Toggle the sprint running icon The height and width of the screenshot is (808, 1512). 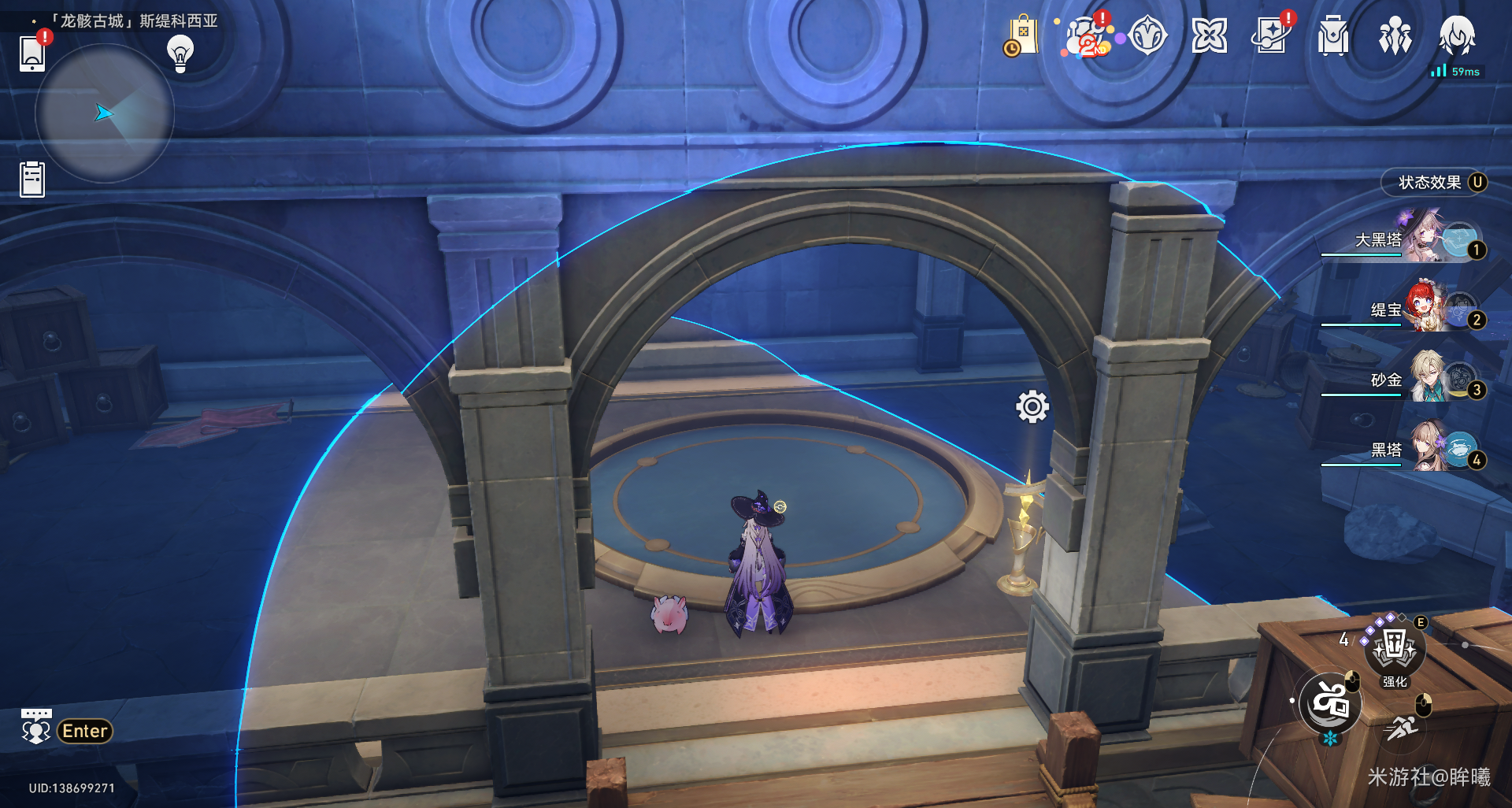(1403, 728)
